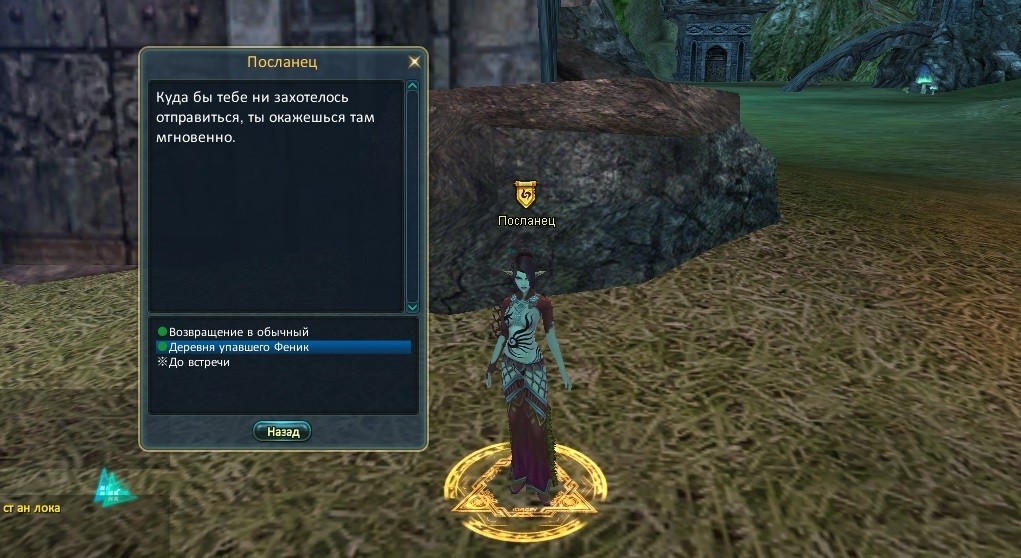Click the Назад button
Viewport: 1021px width, 558px height.
283,432
